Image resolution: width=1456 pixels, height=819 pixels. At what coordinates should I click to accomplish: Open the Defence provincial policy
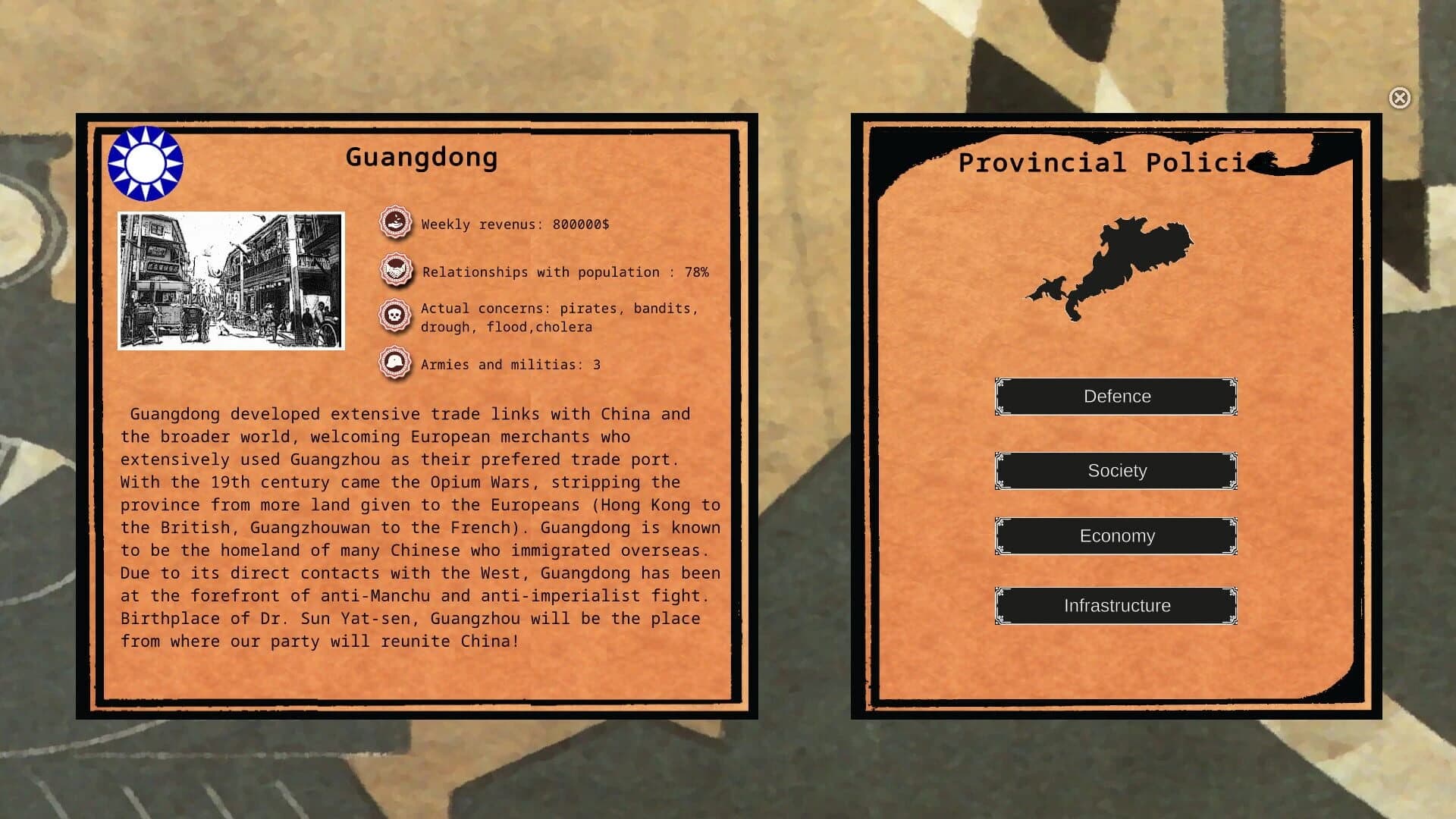(1116, 396)
